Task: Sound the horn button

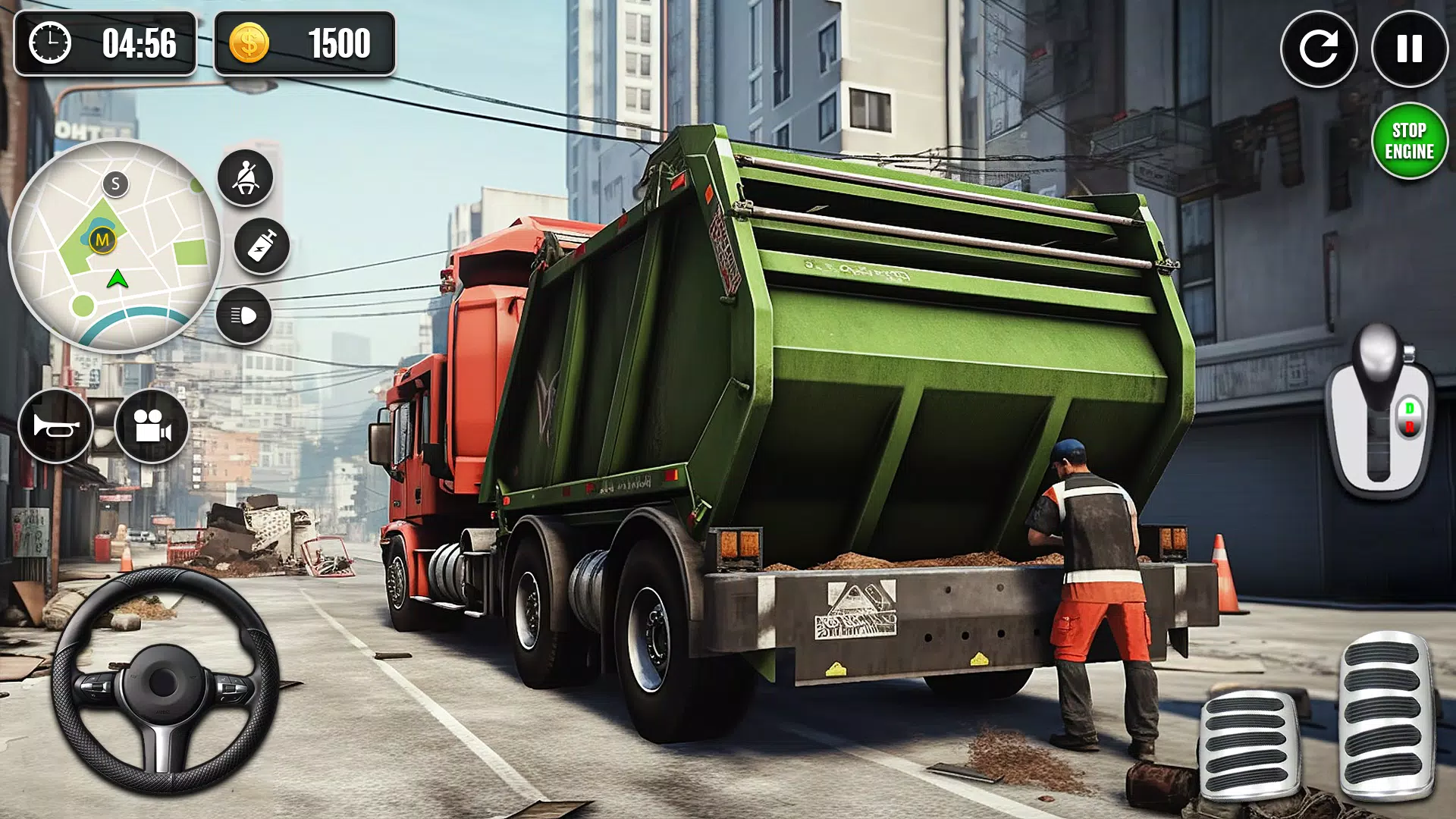Action: pos(56,426)
